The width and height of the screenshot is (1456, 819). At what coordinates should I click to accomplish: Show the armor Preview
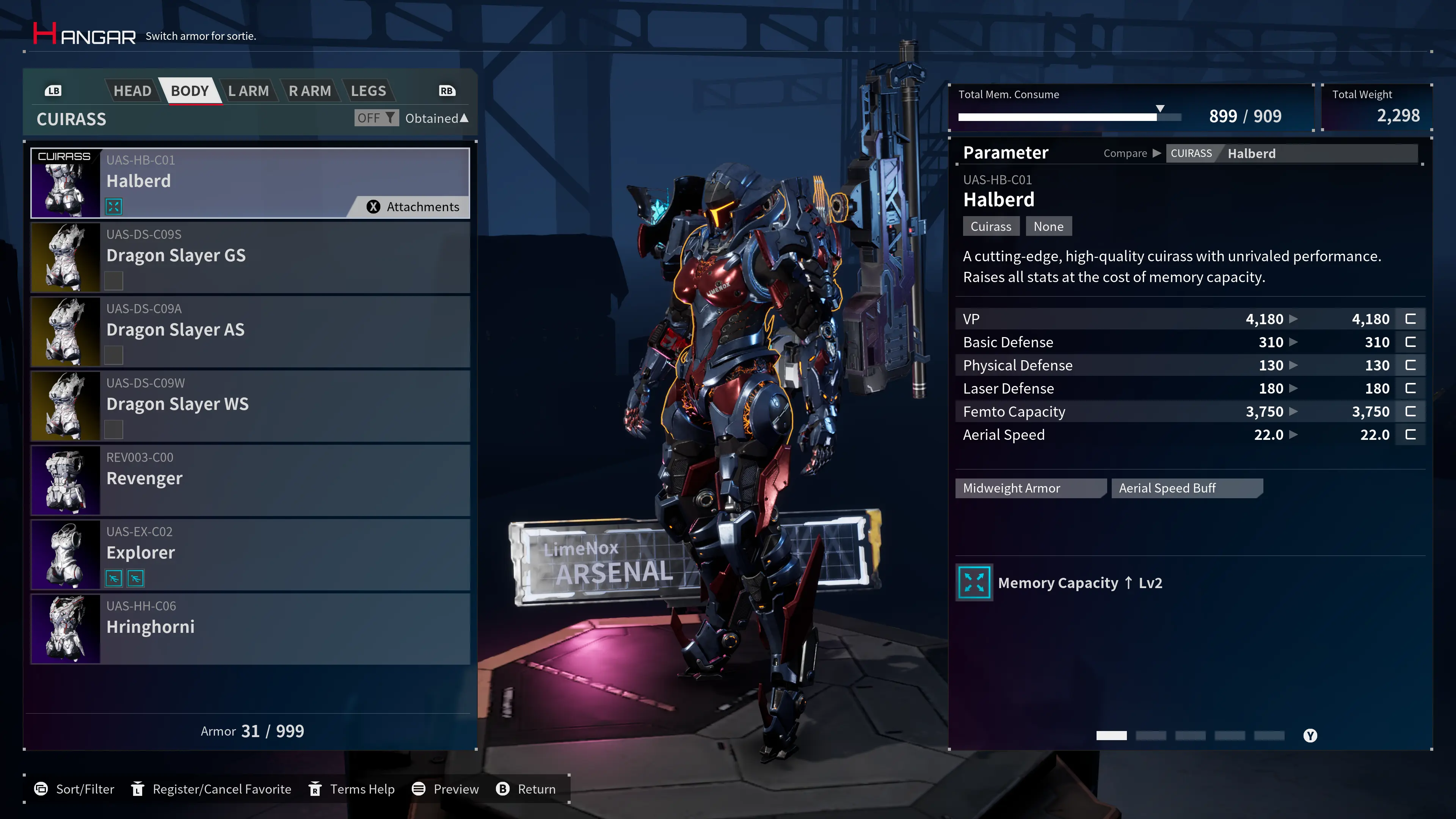(446, 789)
